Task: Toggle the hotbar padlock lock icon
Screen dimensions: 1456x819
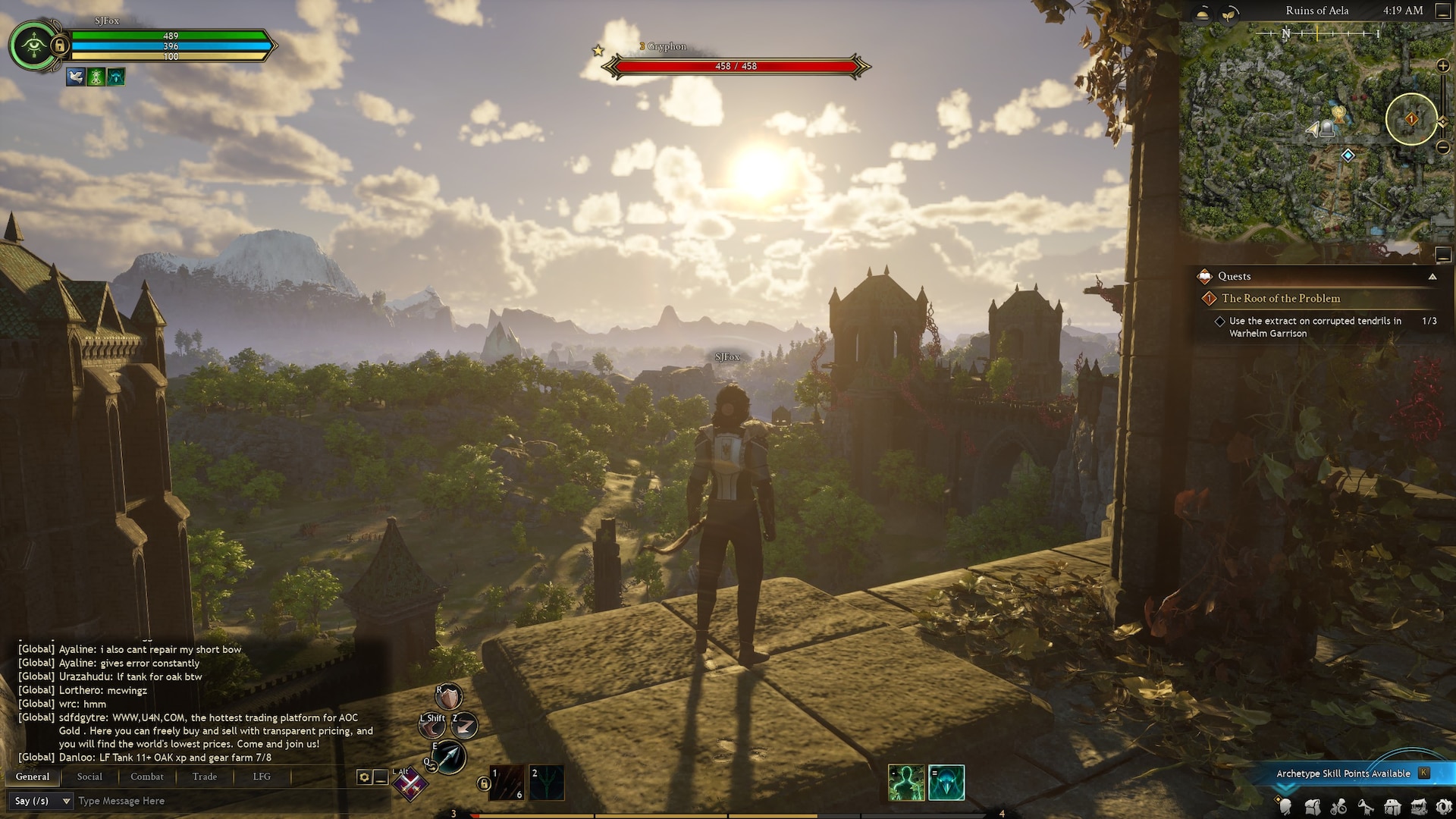Action: tap(484, 784)
